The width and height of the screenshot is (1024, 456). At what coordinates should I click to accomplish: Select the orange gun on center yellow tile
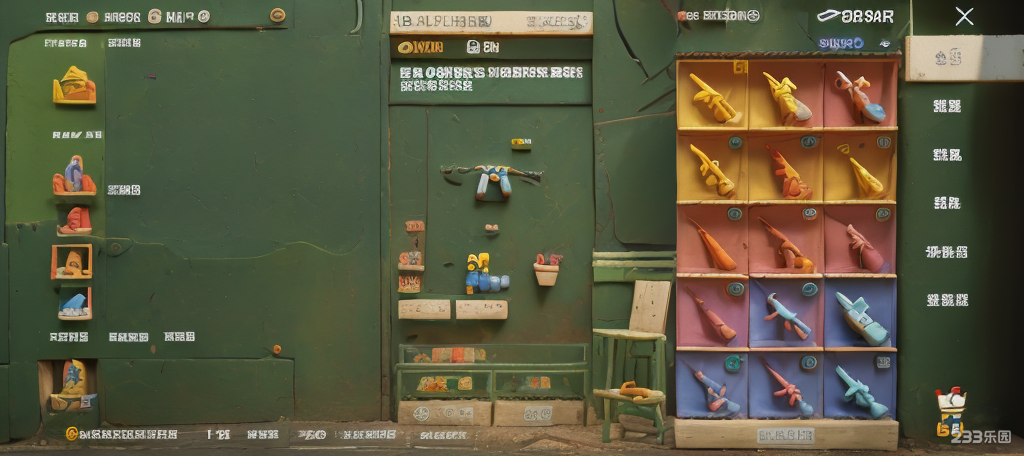coord(786,170)
